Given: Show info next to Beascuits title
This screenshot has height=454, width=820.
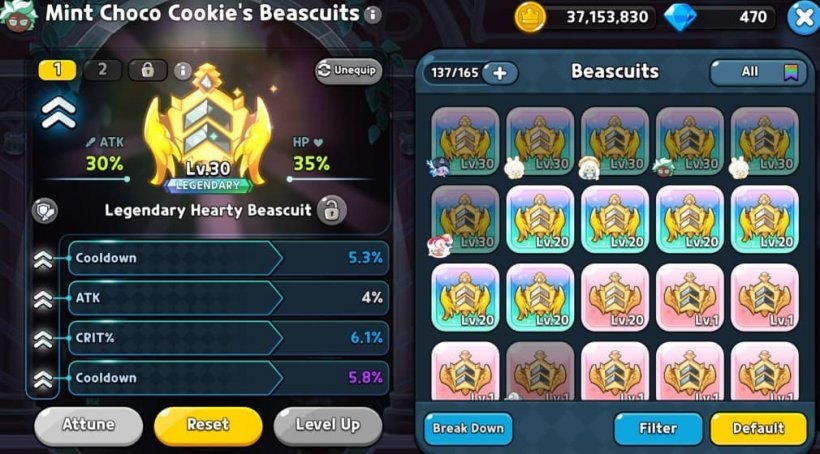Looking at the screenshot, I should (x=373, y=15).
